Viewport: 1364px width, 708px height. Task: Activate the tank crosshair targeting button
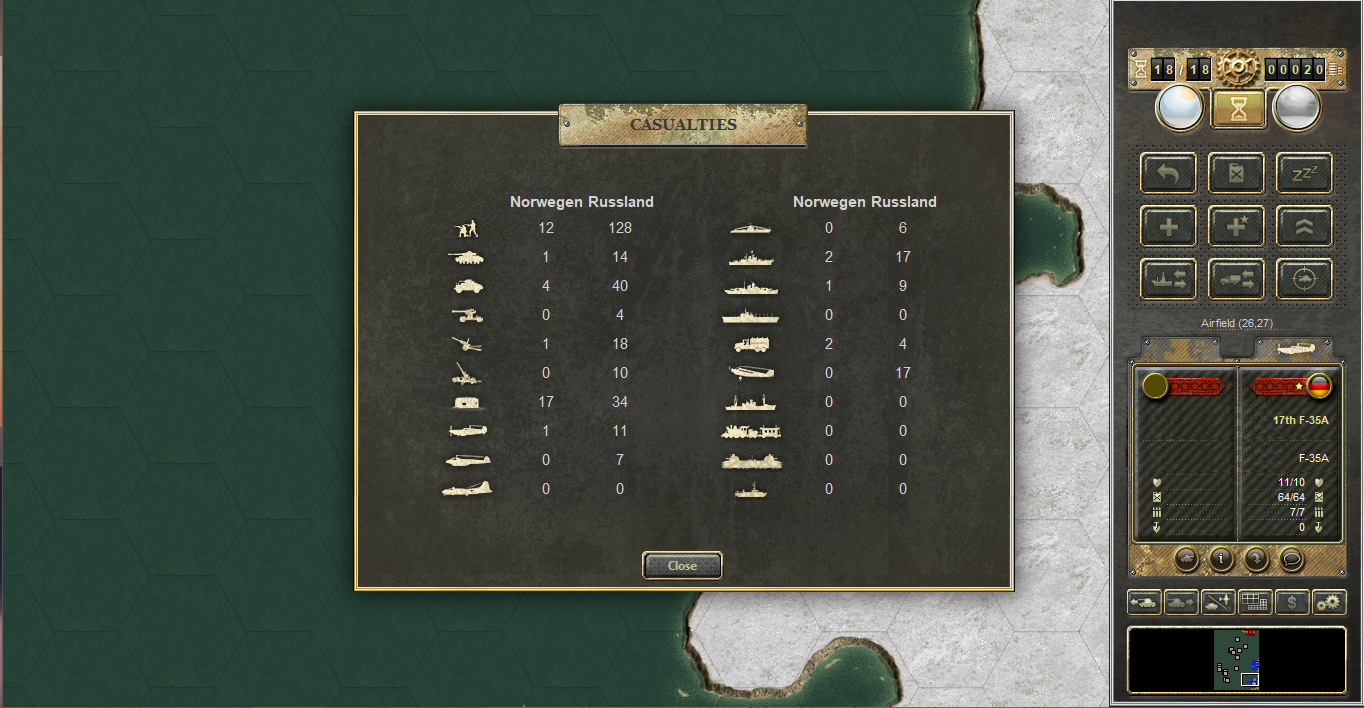(1304, 280)
